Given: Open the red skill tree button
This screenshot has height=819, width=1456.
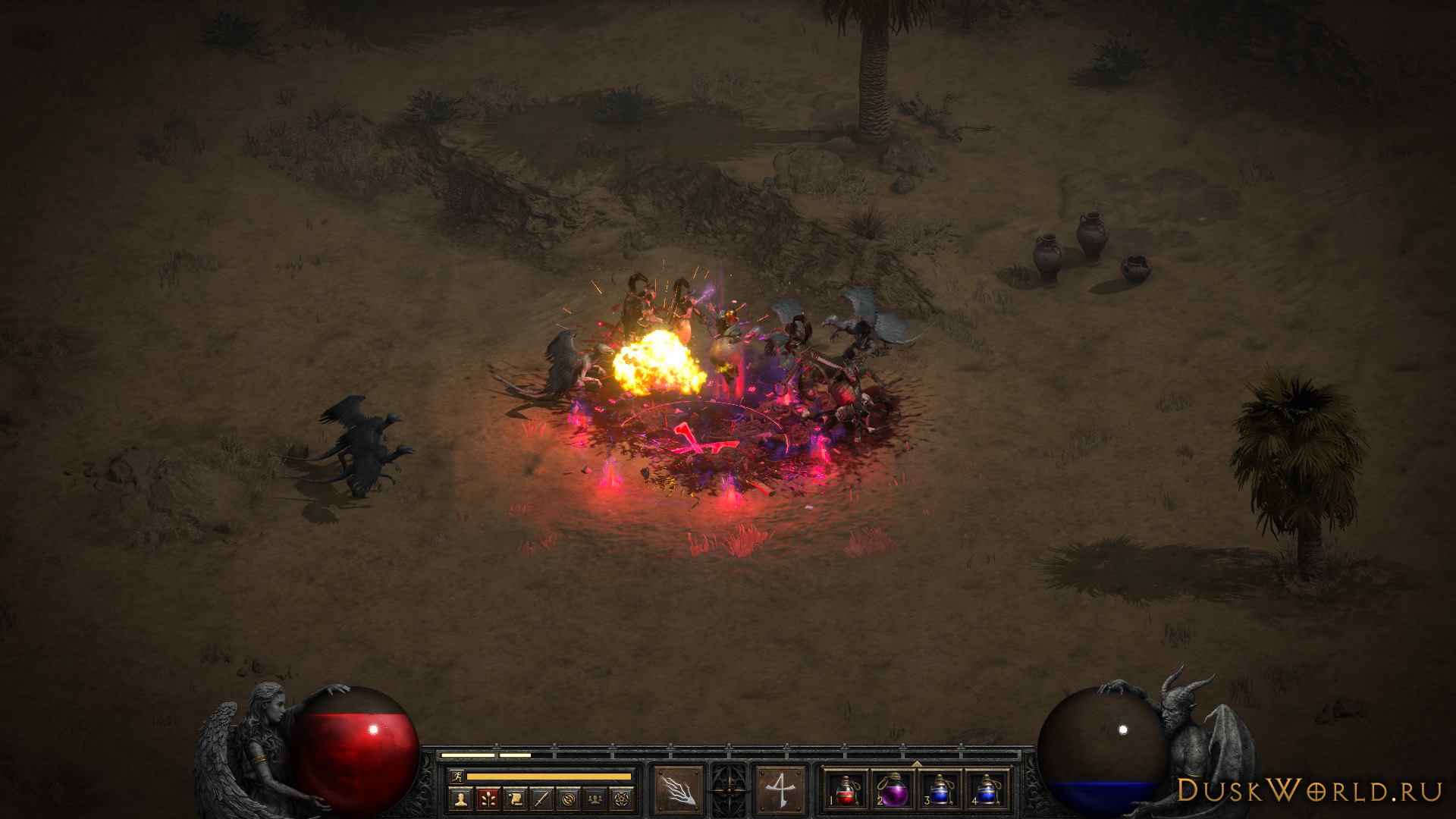Looking at the screenshot, I should 488,799.
